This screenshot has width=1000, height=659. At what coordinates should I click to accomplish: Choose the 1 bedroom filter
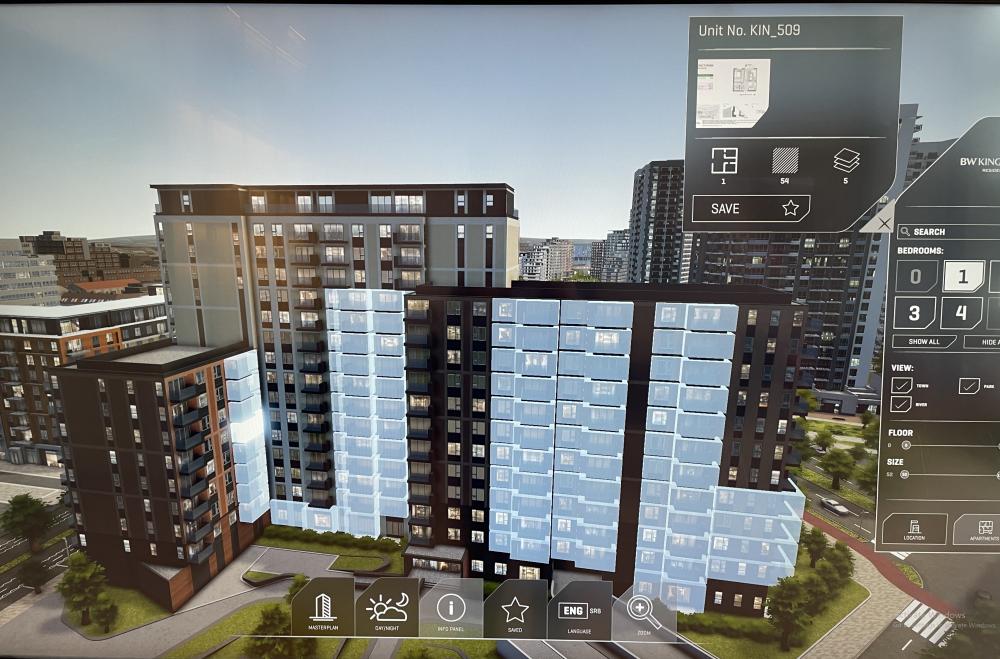point(962,275)
